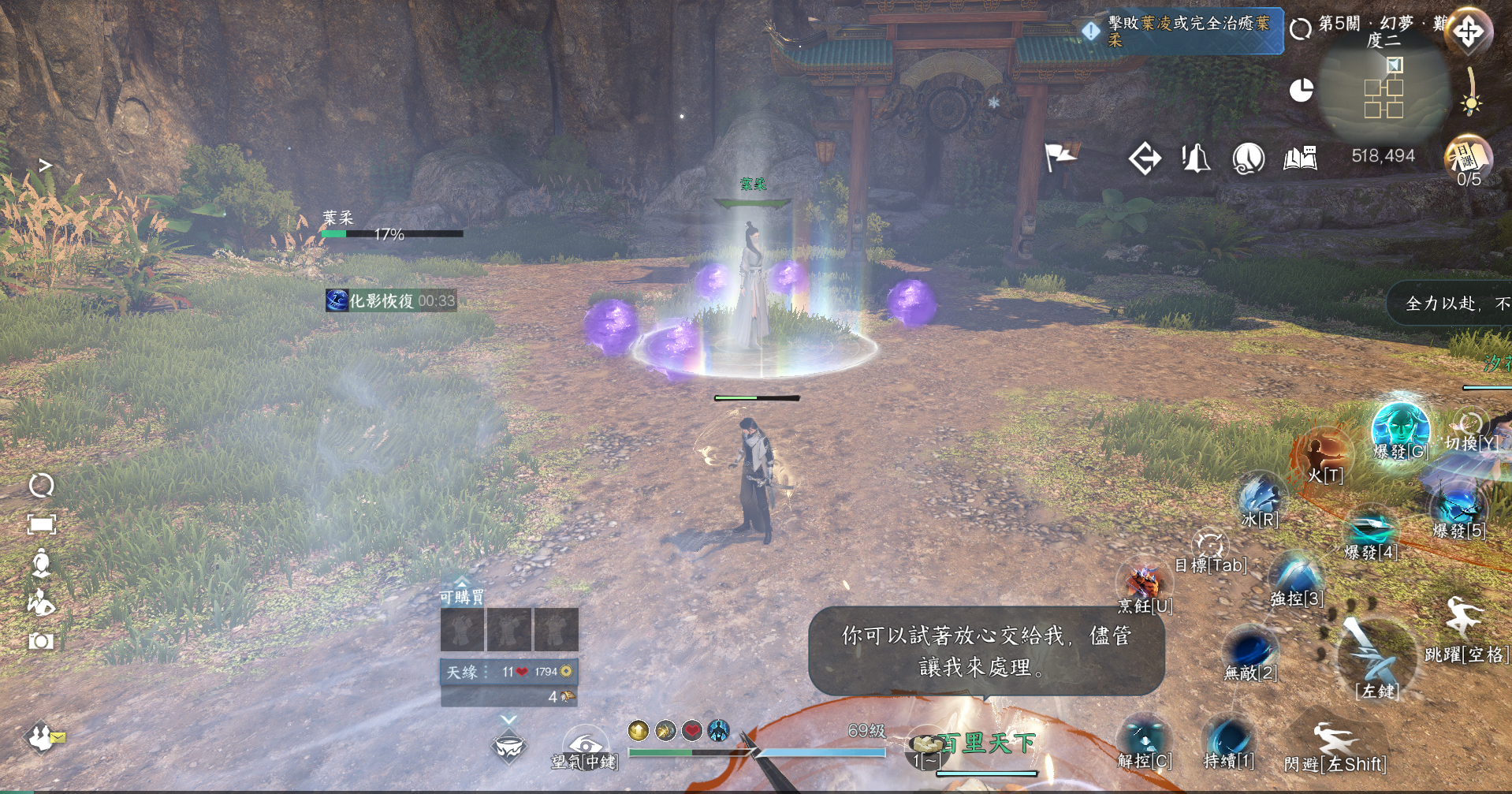Trigger the 爆發[G] burst skill
The width and height of the screenshot is (1512, 794).
1400,427
